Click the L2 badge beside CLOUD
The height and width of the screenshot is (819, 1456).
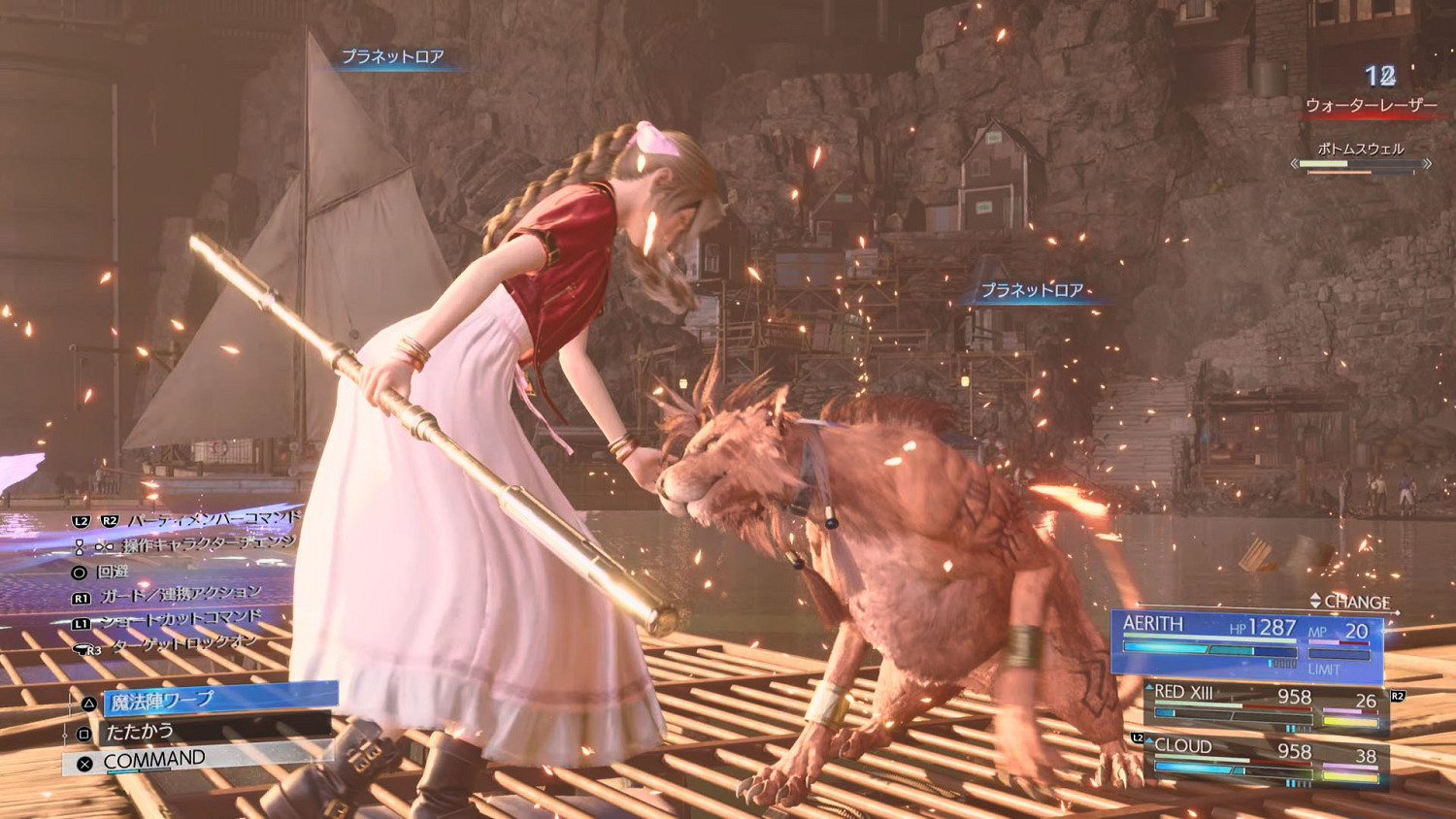(1137, 737)
